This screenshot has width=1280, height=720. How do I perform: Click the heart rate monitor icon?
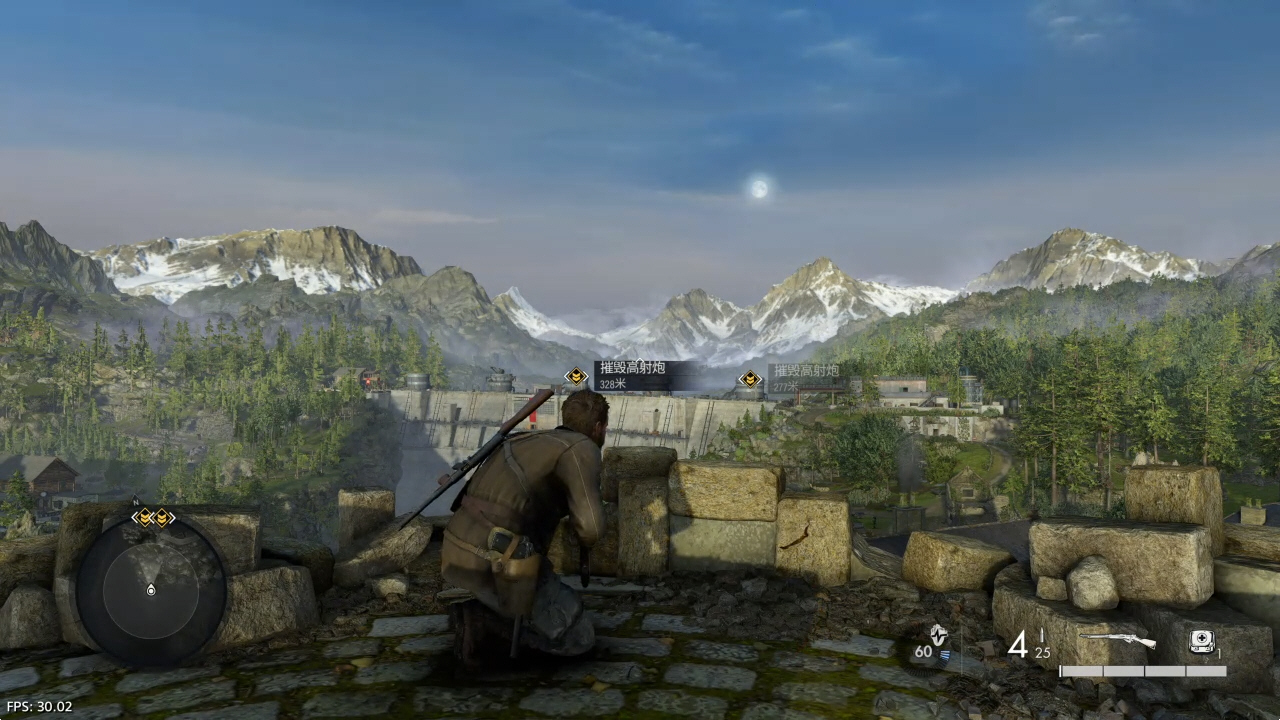tap(939, 636)
